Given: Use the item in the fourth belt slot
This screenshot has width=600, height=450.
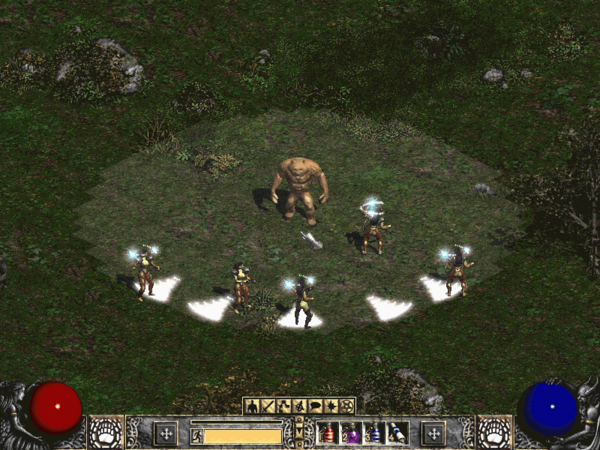Looking at the screenshot, I should click(x=397, y=433).
